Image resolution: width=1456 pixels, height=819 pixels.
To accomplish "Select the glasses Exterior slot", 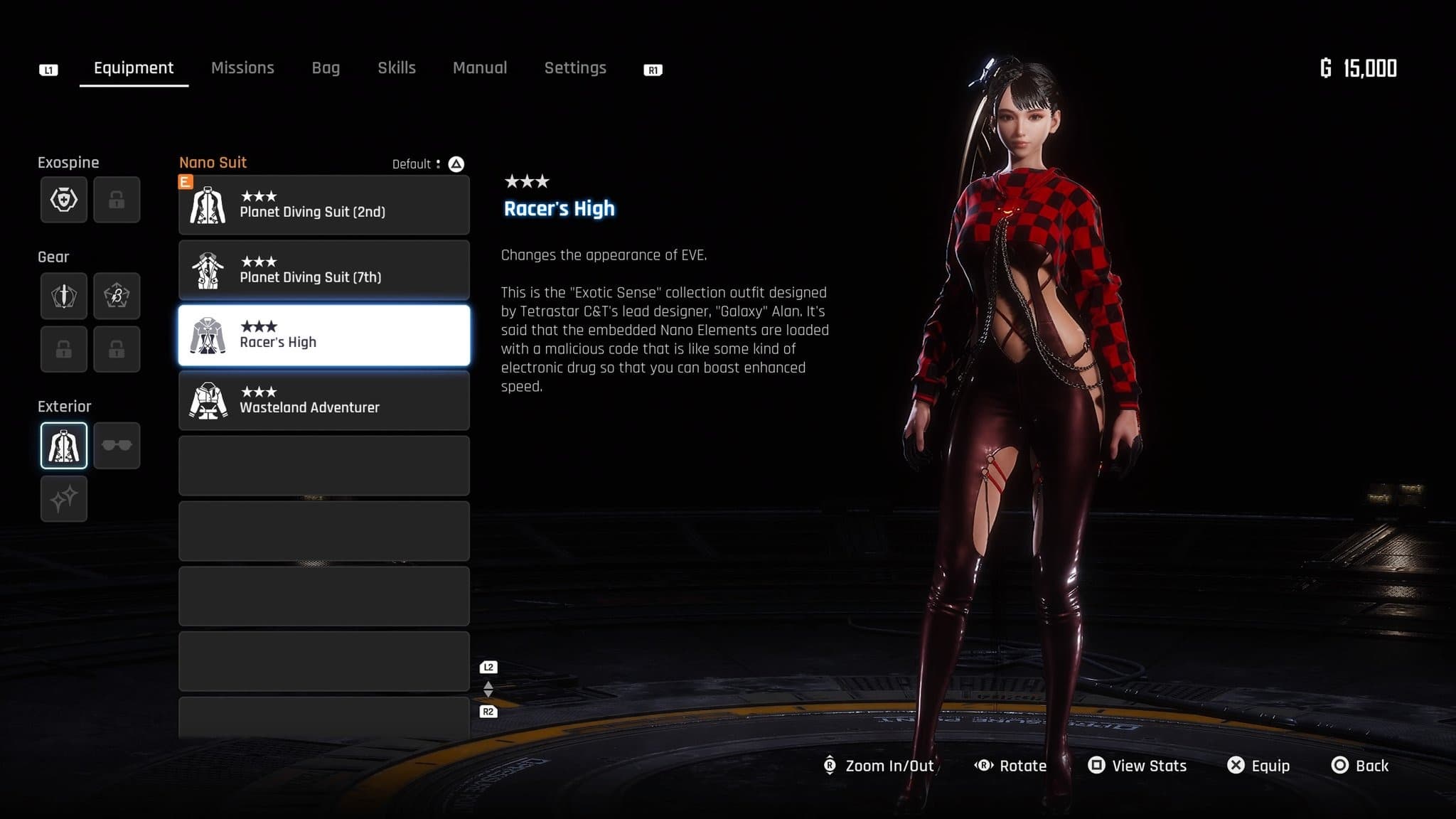I will [x=117, y=446].
